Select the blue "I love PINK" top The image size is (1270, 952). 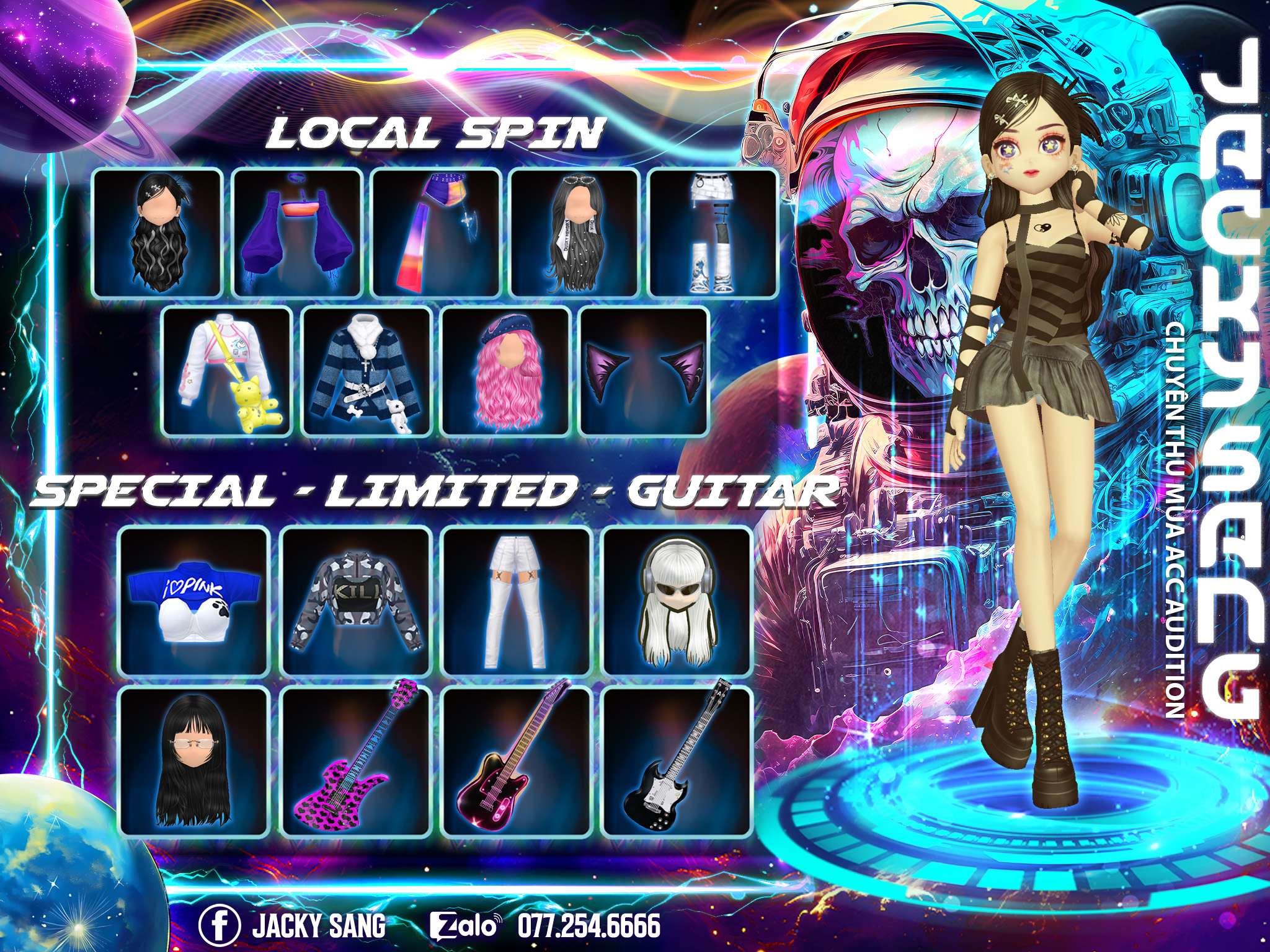(193, 601)
